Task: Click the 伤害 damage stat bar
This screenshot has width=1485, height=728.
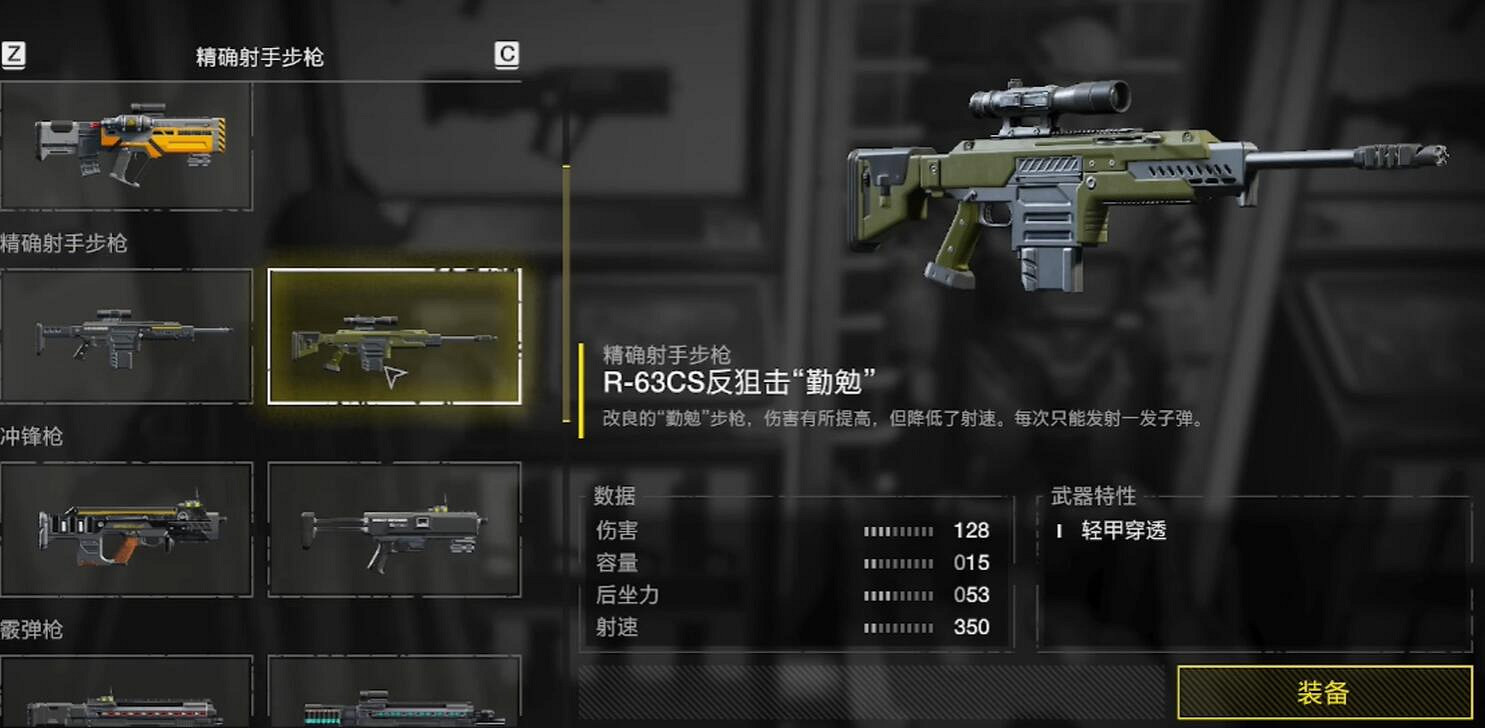Action: pyautogui.click(x=899, y=531)
